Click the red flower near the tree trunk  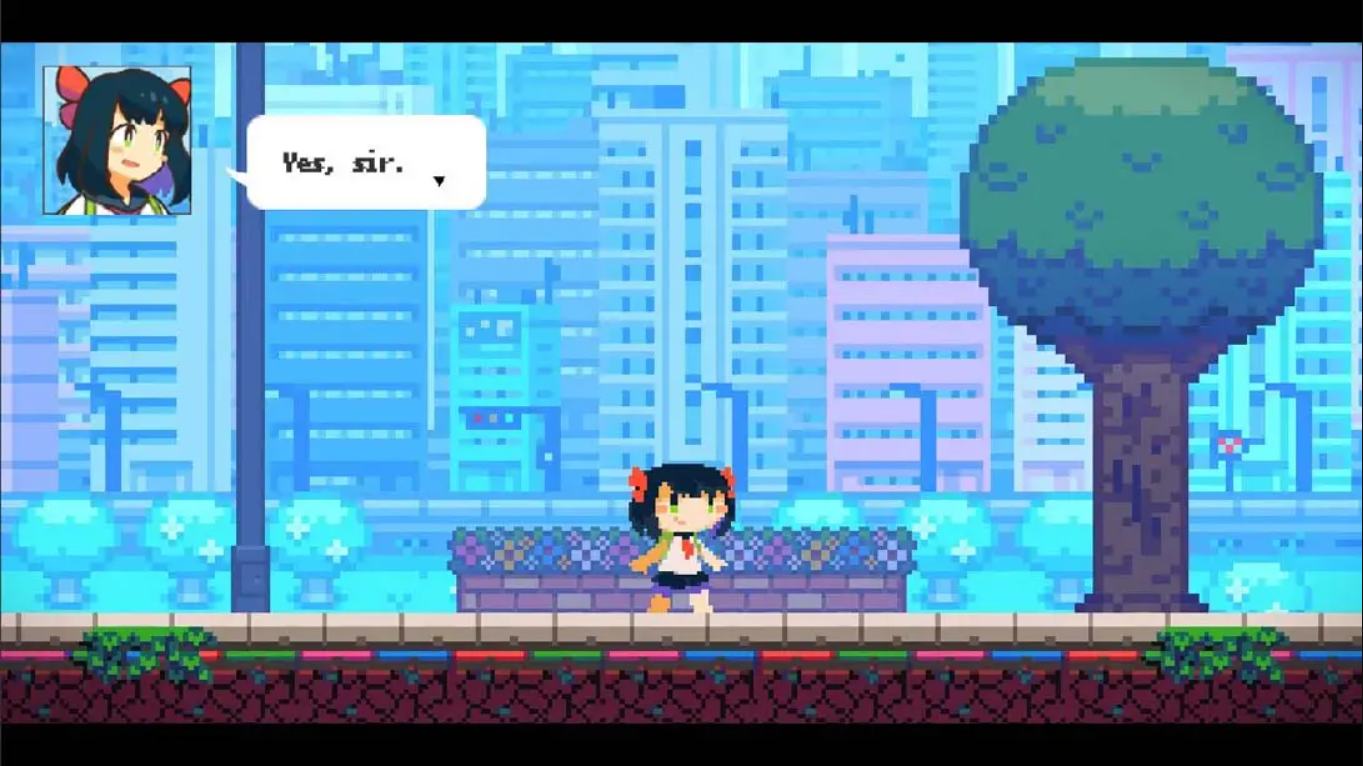(x=1228, y=445)
